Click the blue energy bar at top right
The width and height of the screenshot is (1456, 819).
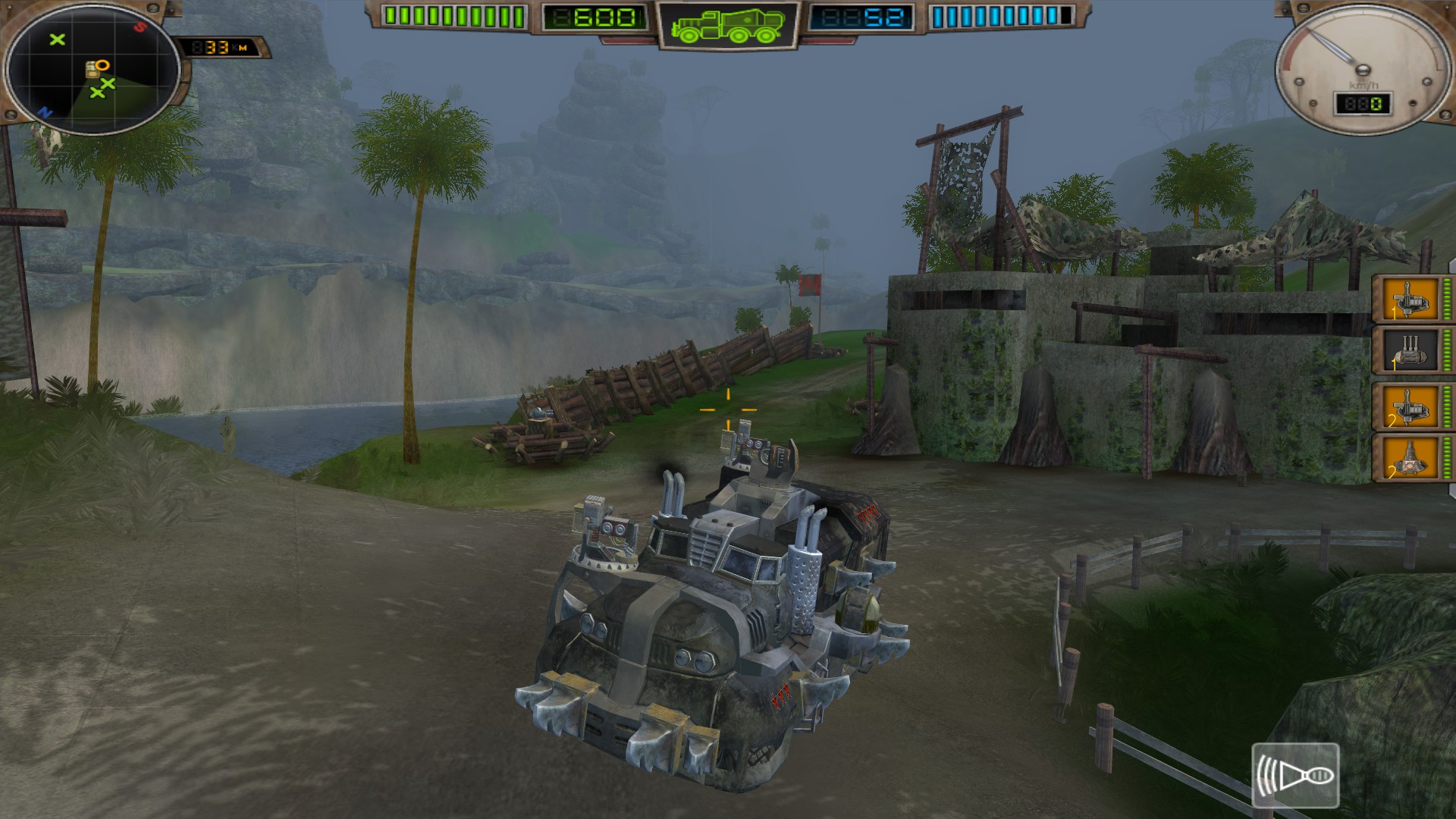tap(1001, 14)
